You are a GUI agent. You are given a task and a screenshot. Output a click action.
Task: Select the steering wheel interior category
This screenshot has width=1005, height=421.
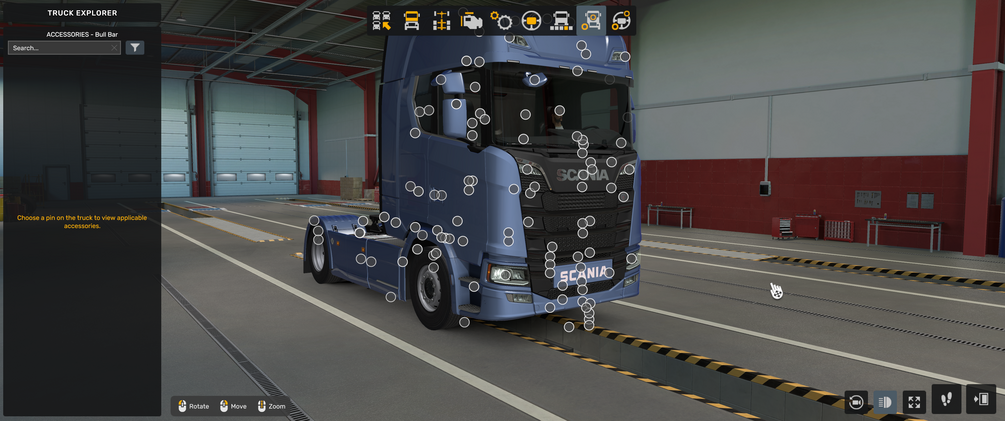[x=531, y=21]
